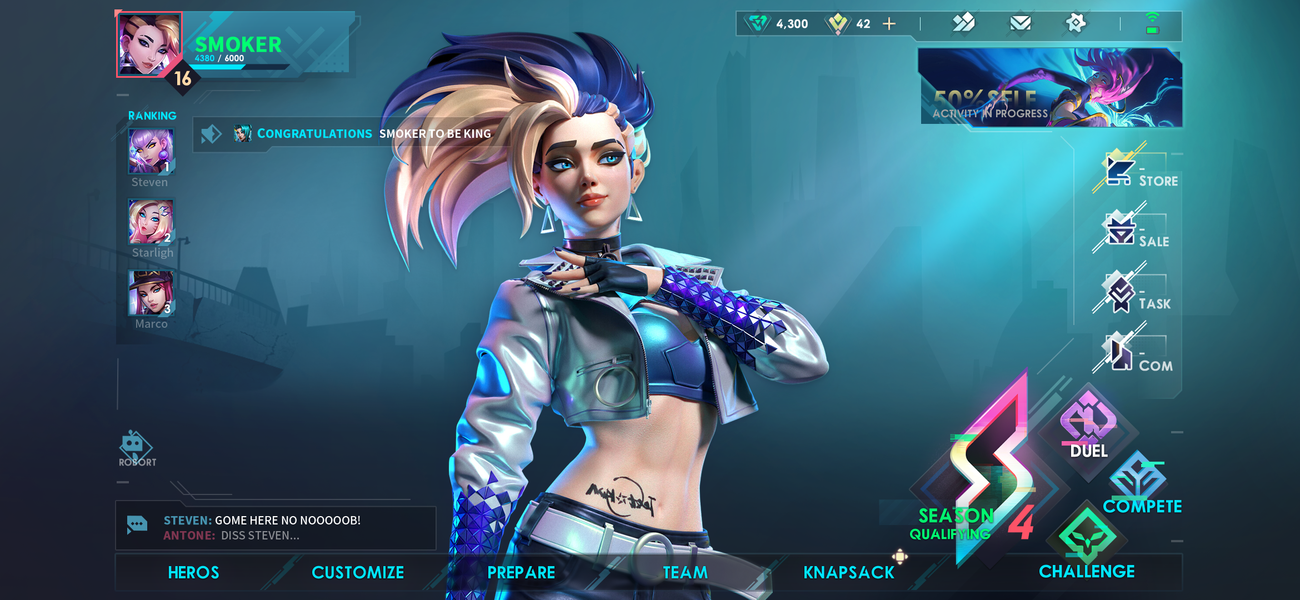The image size is (1300, 600).
Task: Add more gold currency with plus button
Action: point(889,23)
